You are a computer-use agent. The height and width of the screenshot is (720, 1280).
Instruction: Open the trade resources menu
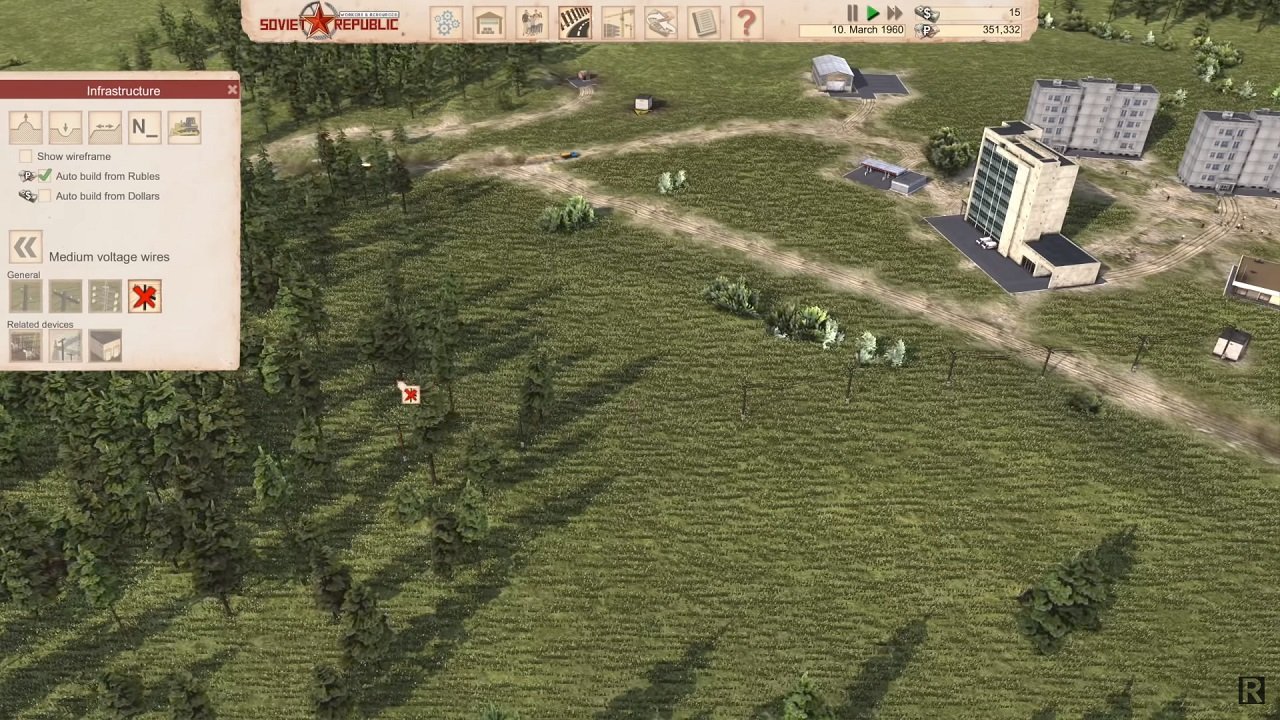tap(659, 22)
